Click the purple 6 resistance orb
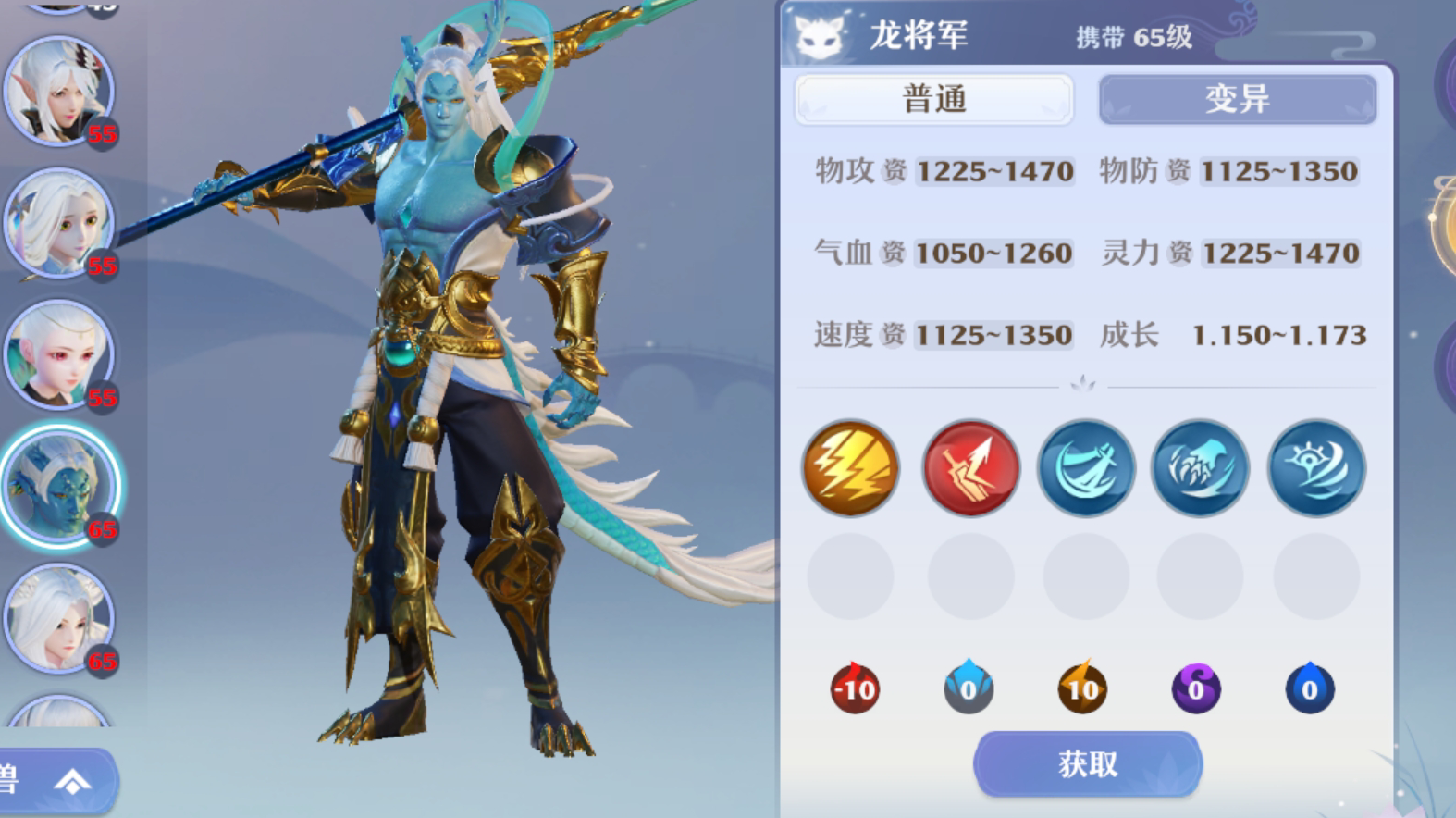Viewport: 1456px width, 818px height. (x=1195, y=688)
